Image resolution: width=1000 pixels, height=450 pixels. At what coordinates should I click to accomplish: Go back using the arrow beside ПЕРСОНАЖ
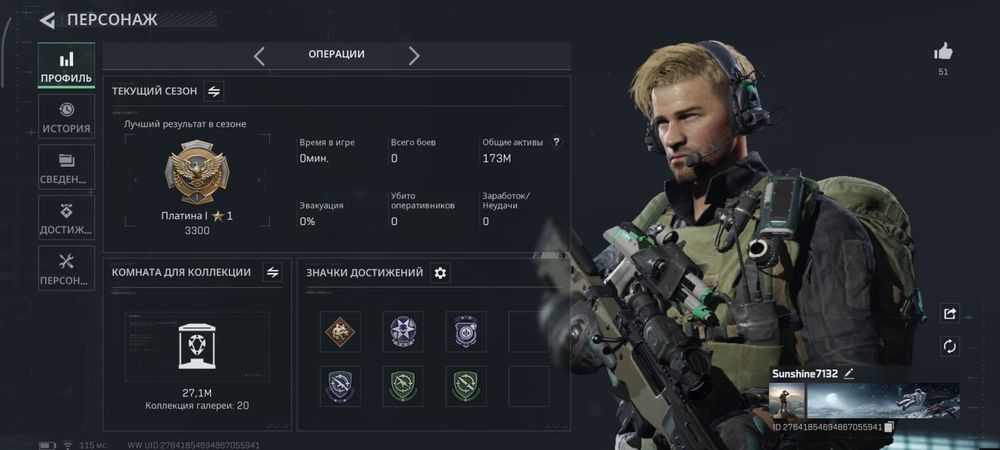click(x=47, y=20)
